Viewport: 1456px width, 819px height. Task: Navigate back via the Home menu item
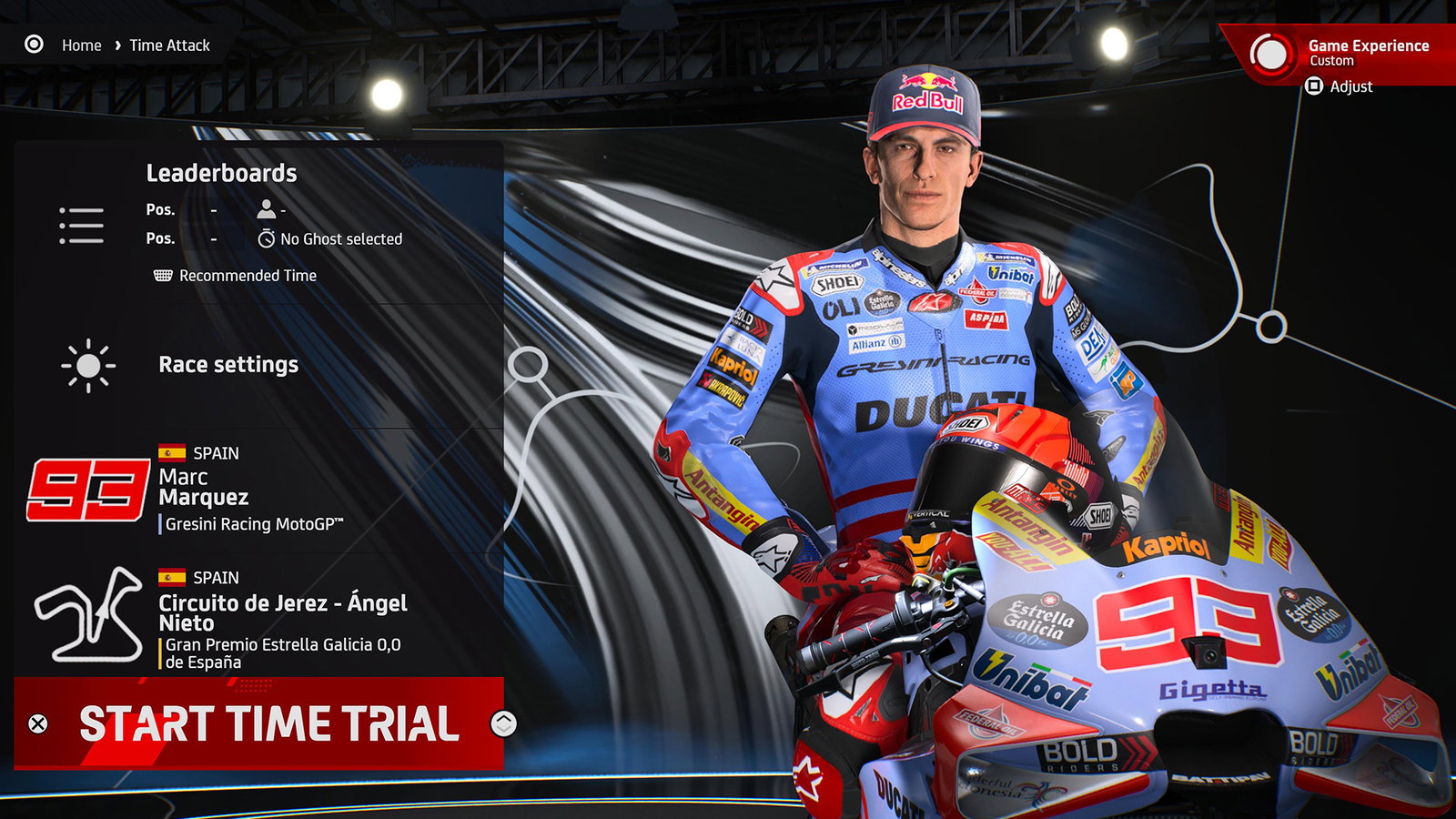coord(80,45)
